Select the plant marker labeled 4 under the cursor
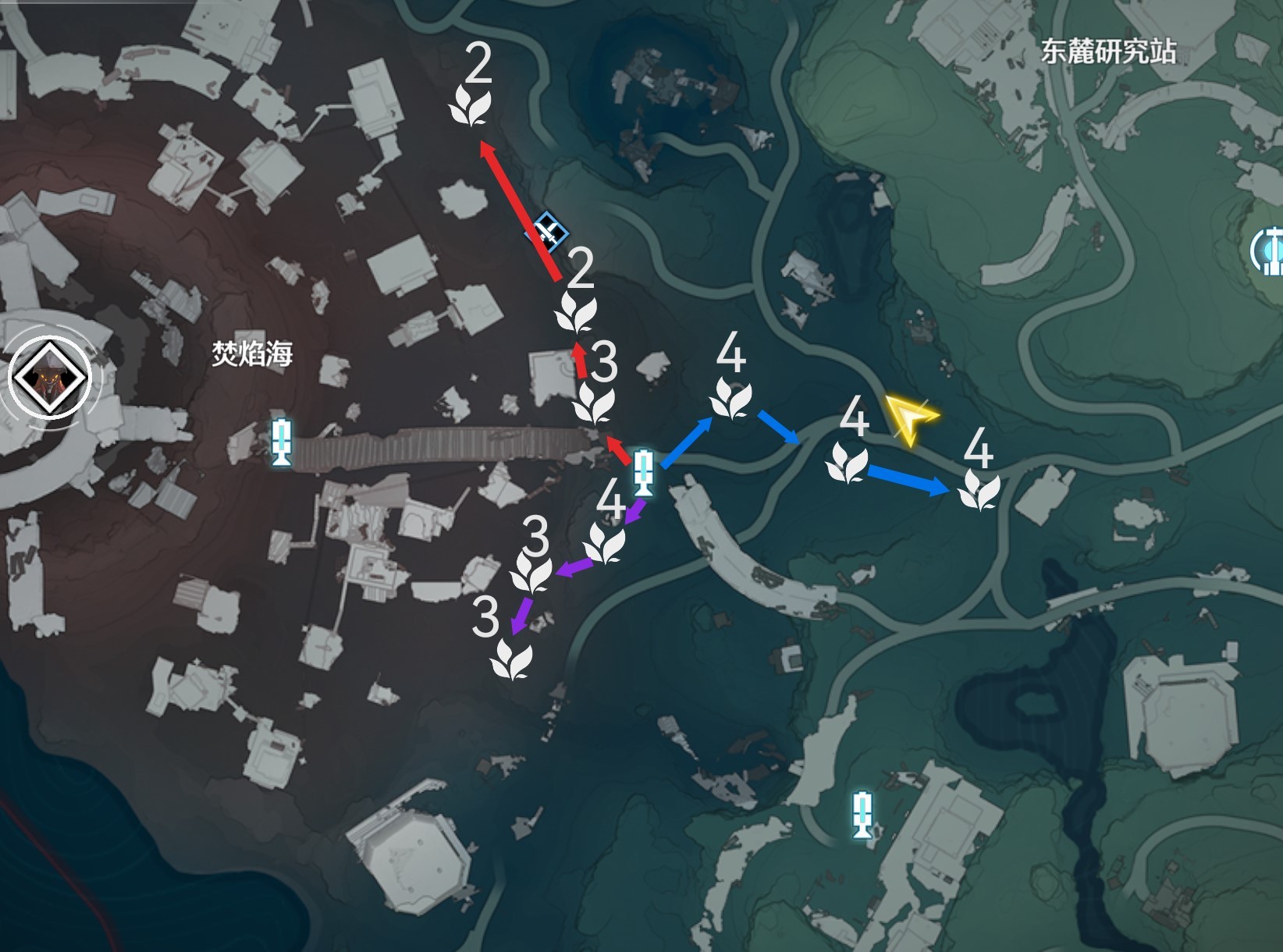The image size is (1283, 952). (x=847, y=460)
